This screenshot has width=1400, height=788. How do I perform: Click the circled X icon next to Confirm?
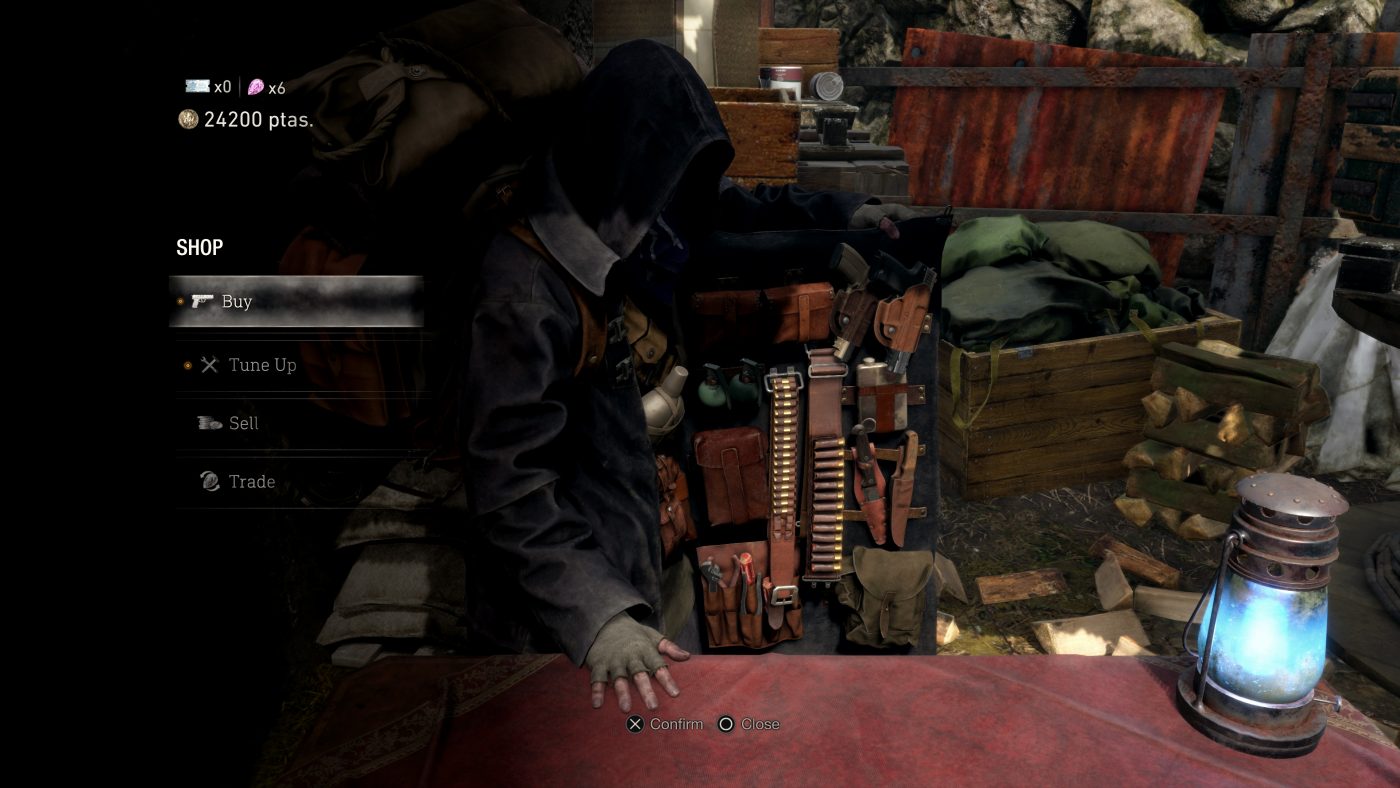coord(634,723)
